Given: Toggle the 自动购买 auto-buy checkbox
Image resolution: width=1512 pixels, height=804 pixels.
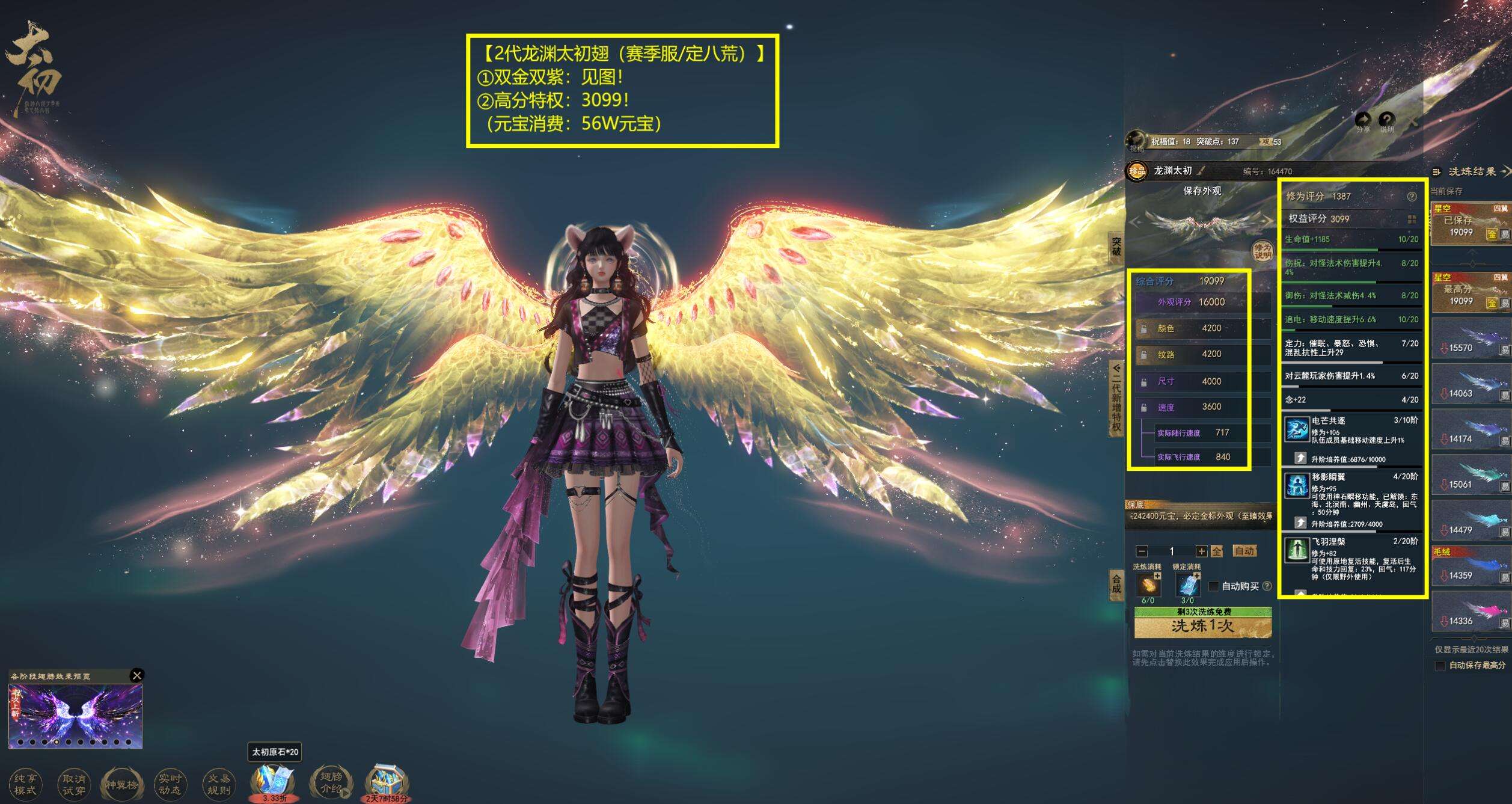Looking at the screenshot, I should (1214, 586).
